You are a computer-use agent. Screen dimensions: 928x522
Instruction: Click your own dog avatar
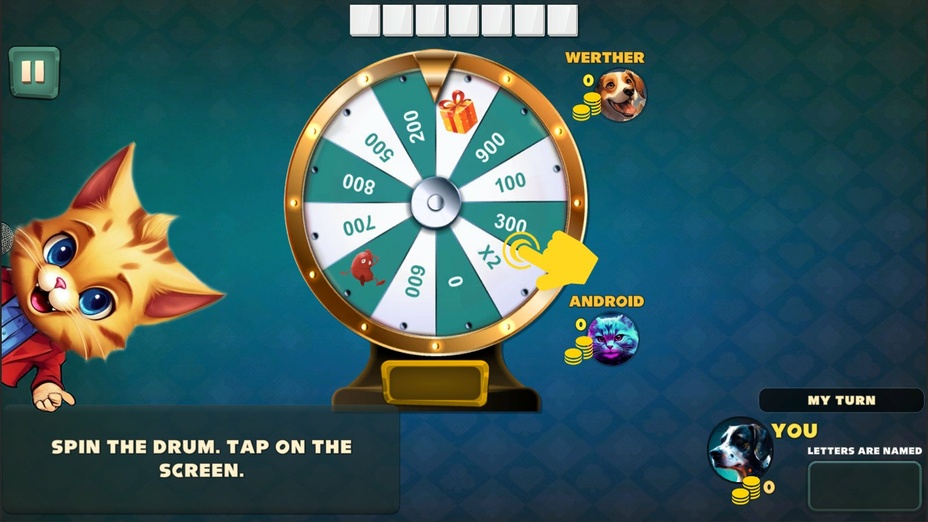click(x=739, y=449)
